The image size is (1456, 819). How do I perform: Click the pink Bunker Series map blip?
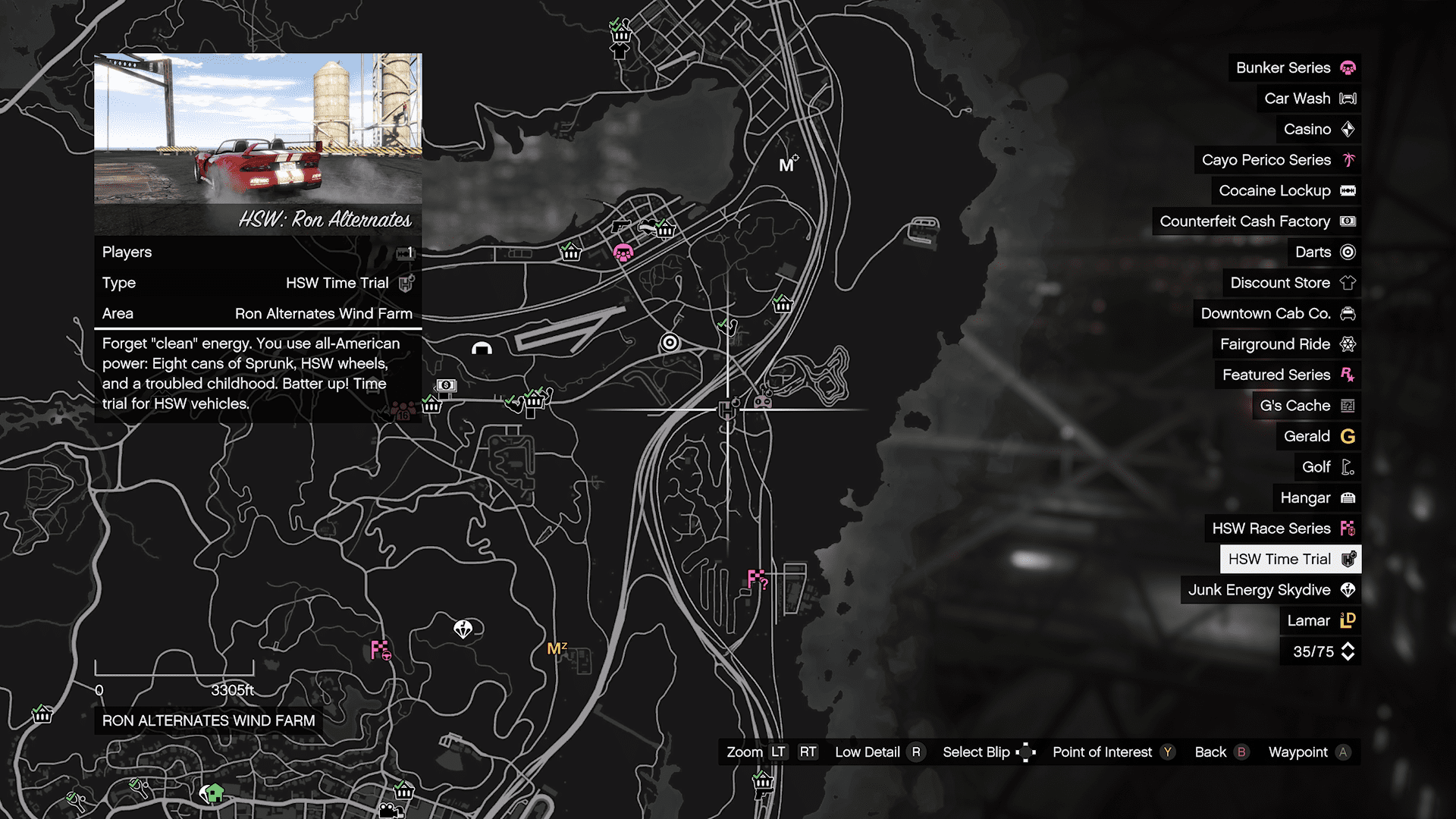point(623,253)
